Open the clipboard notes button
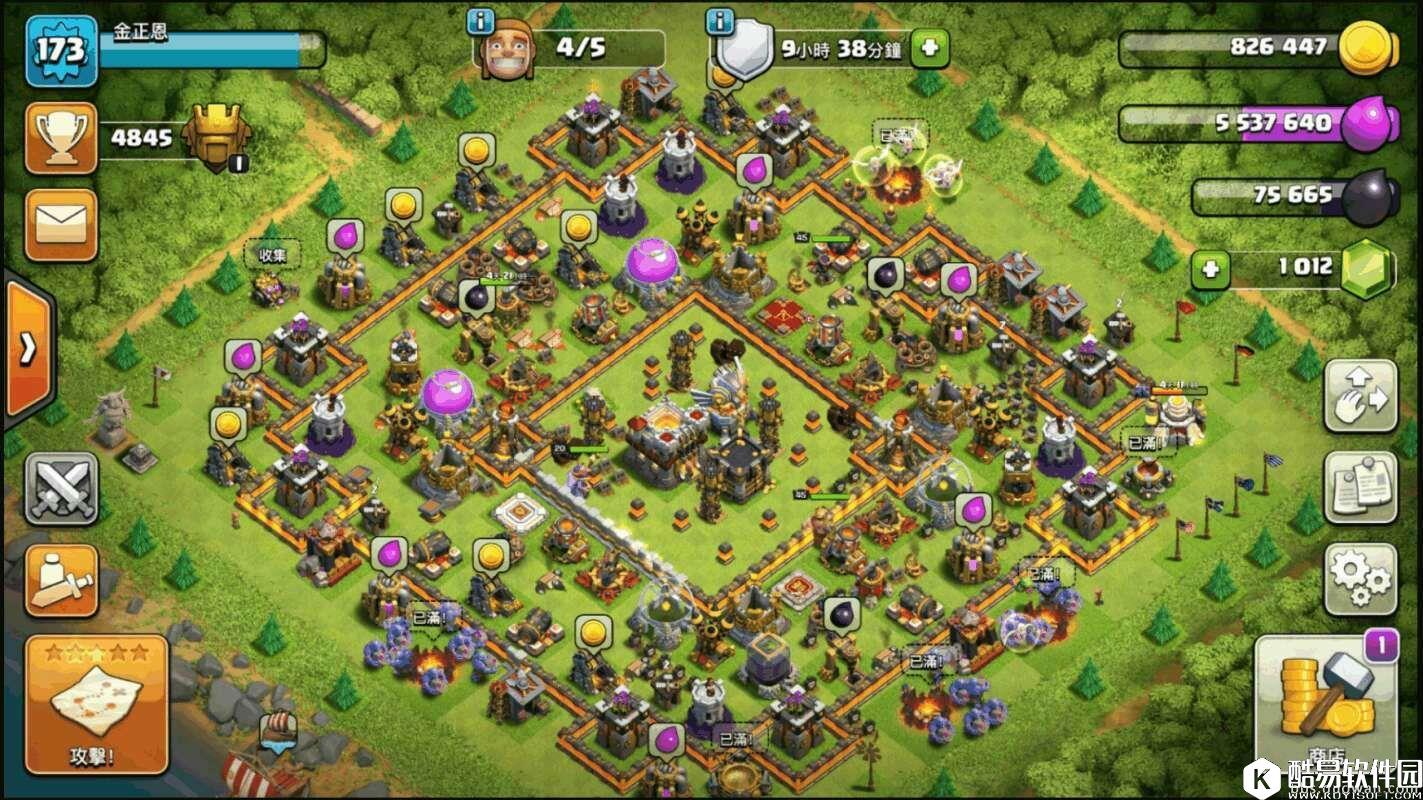1423x800 pixels. 1360,487
